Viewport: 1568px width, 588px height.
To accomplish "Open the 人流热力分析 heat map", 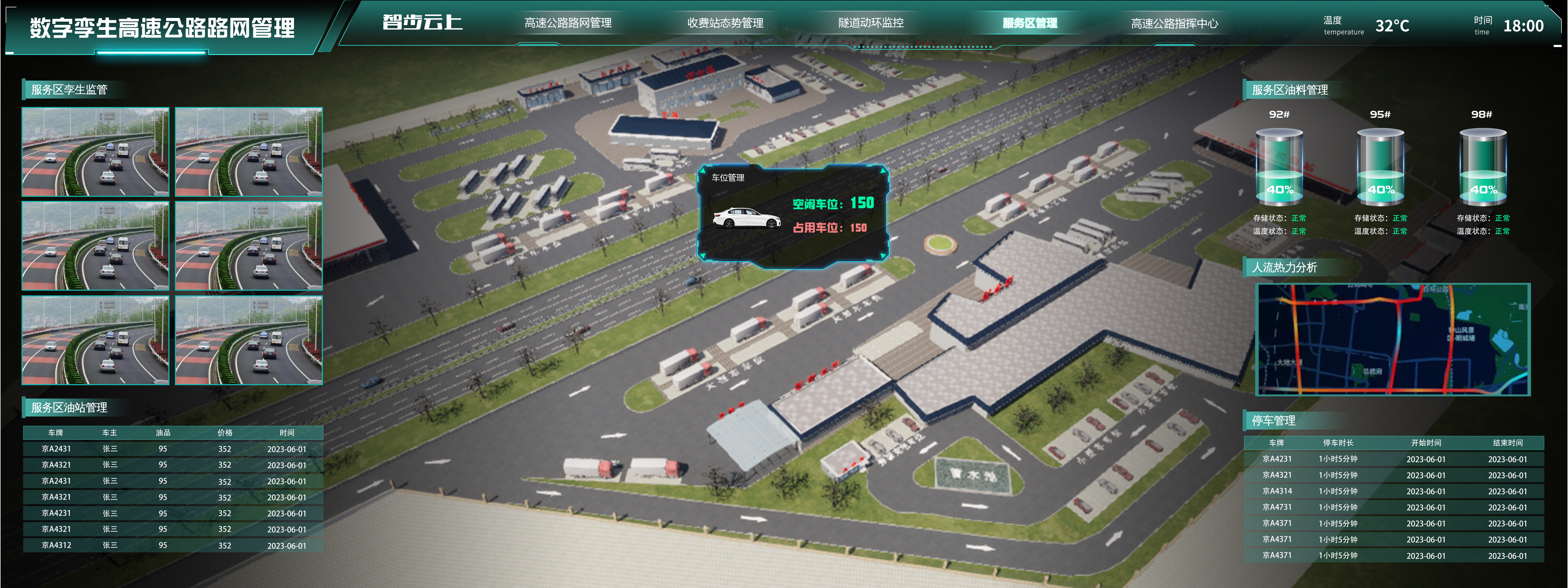I will click(1393, 339).
